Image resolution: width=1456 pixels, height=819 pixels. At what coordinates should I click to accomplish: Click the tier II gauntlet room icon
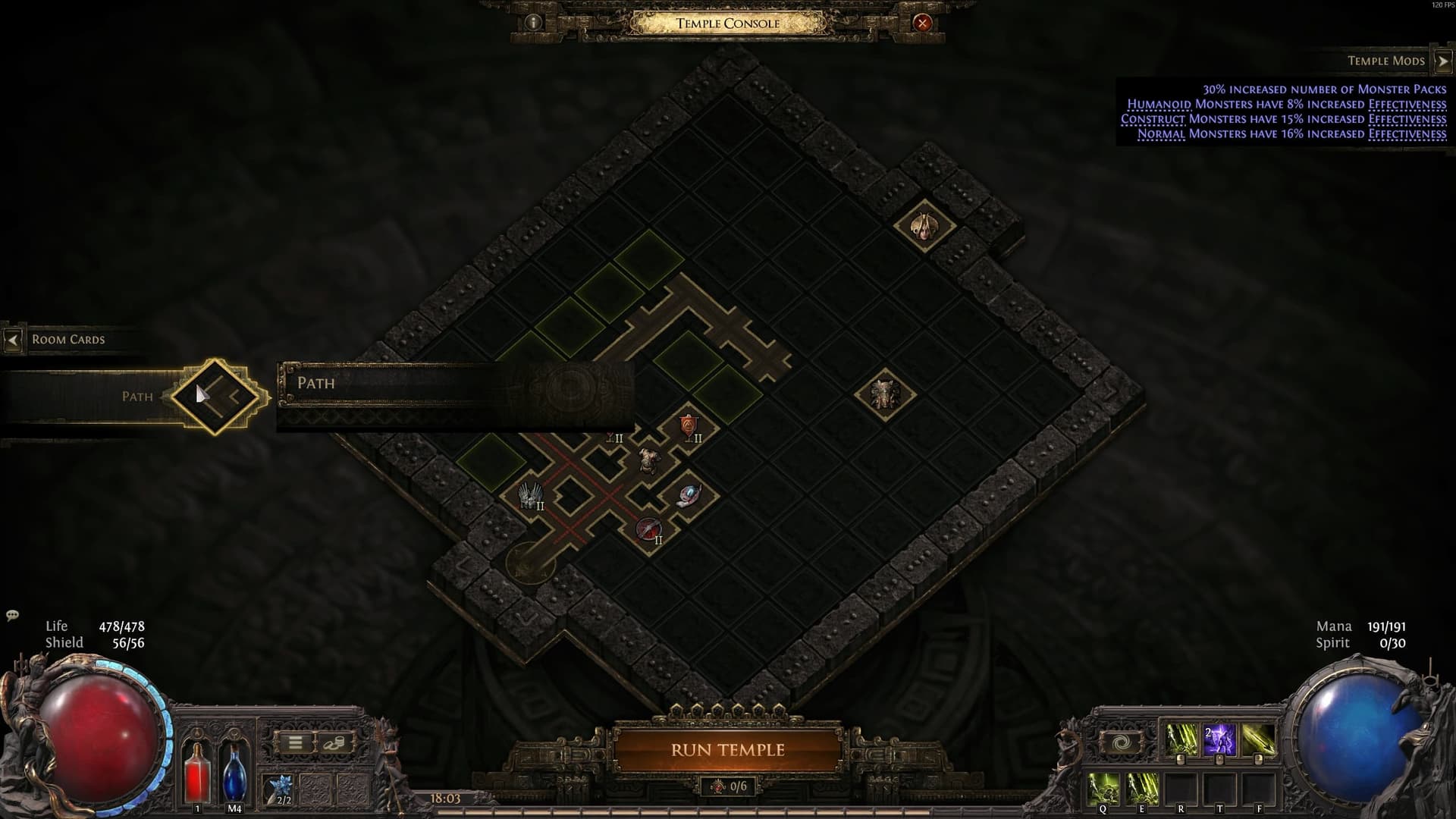pyautogui.click(x=530, y=494)
